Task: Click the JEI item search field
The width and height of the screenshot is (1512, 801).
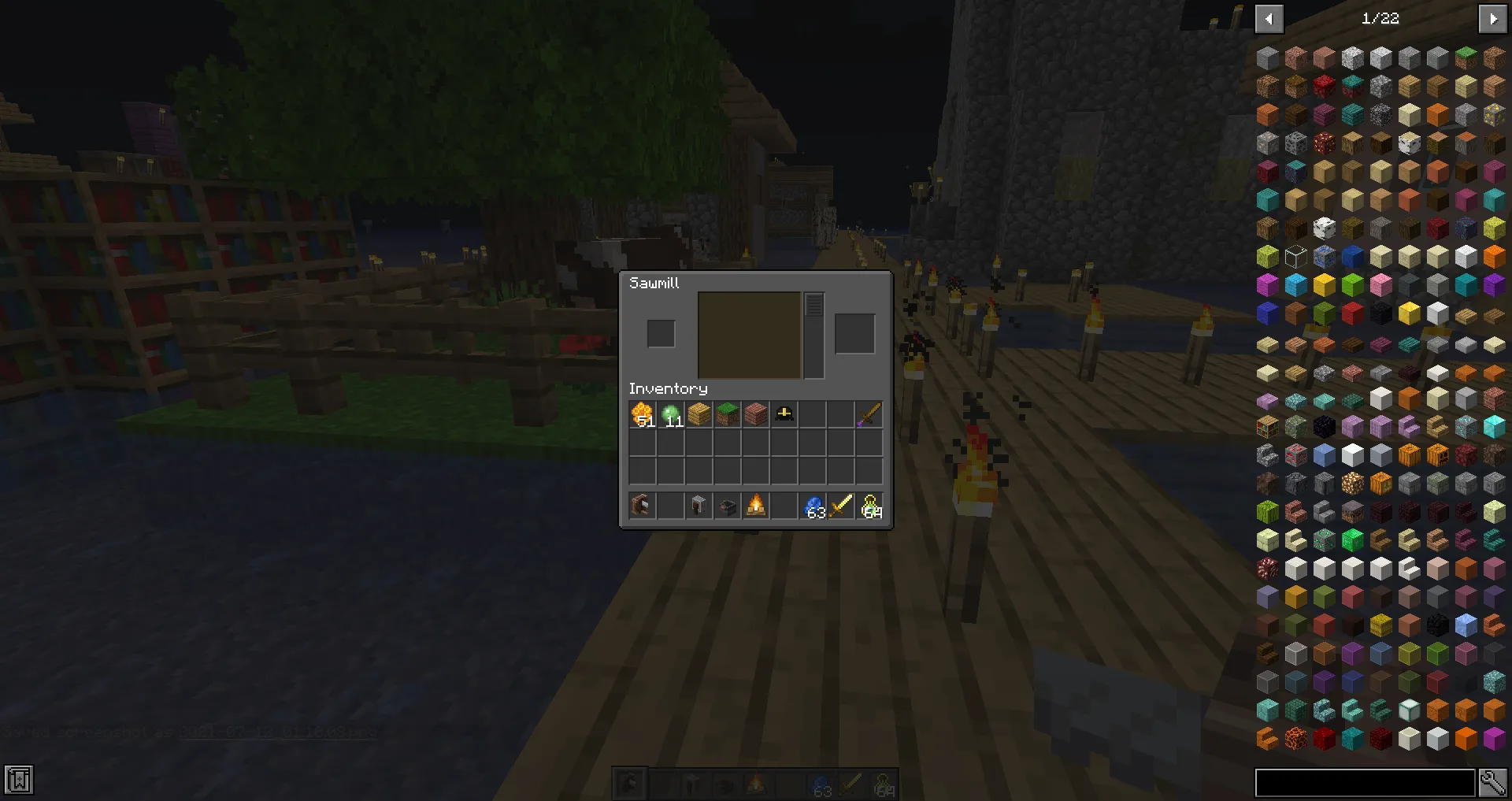Action: pyautogui.click(x=1366, y=782)
